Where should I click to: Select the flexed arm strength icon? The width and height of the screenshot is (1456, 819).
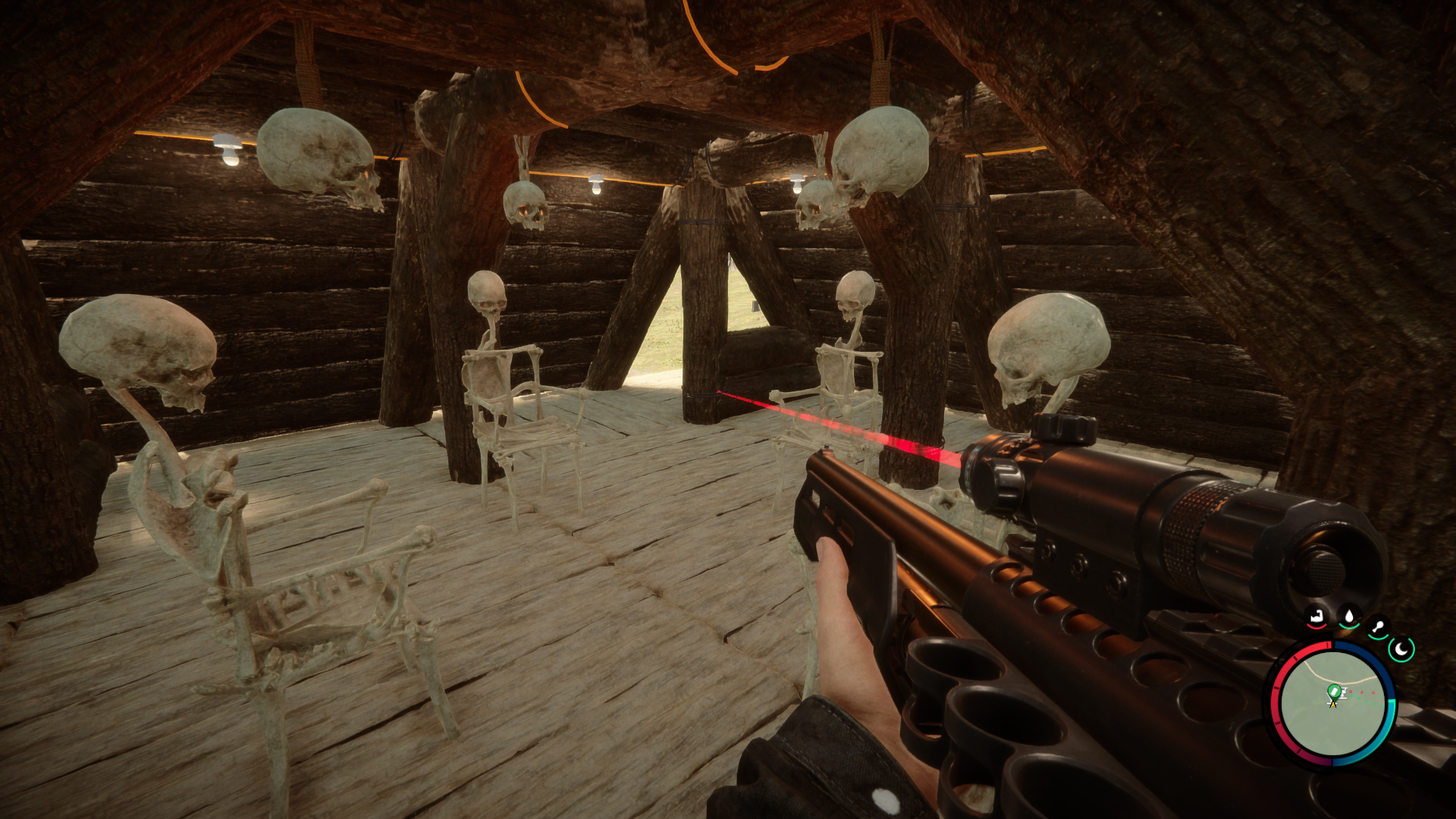pyautogui.click(x=1318, y=617)
